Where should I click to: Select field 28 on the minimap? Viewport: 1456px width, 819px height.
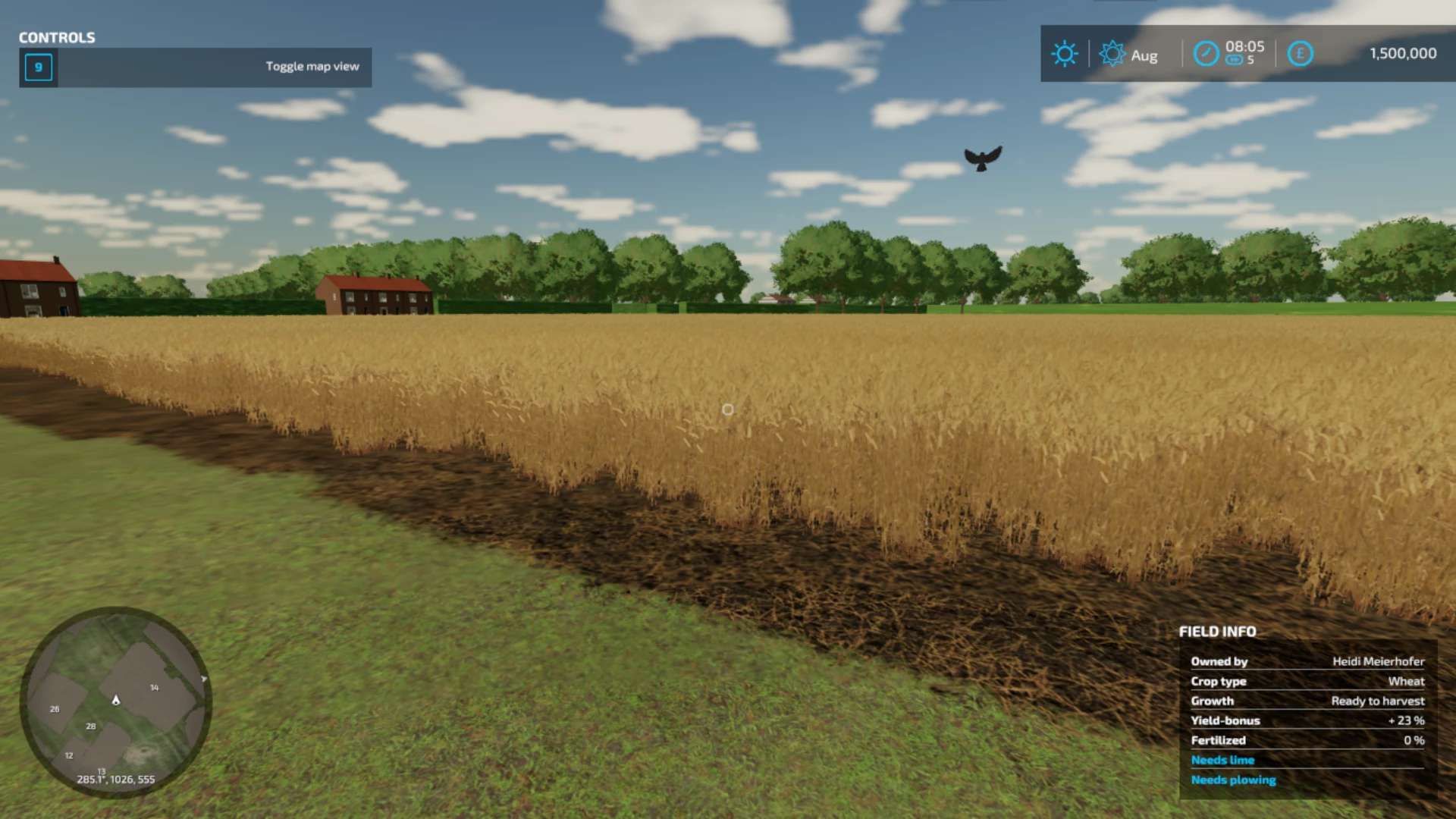click(x=91, y=726)
